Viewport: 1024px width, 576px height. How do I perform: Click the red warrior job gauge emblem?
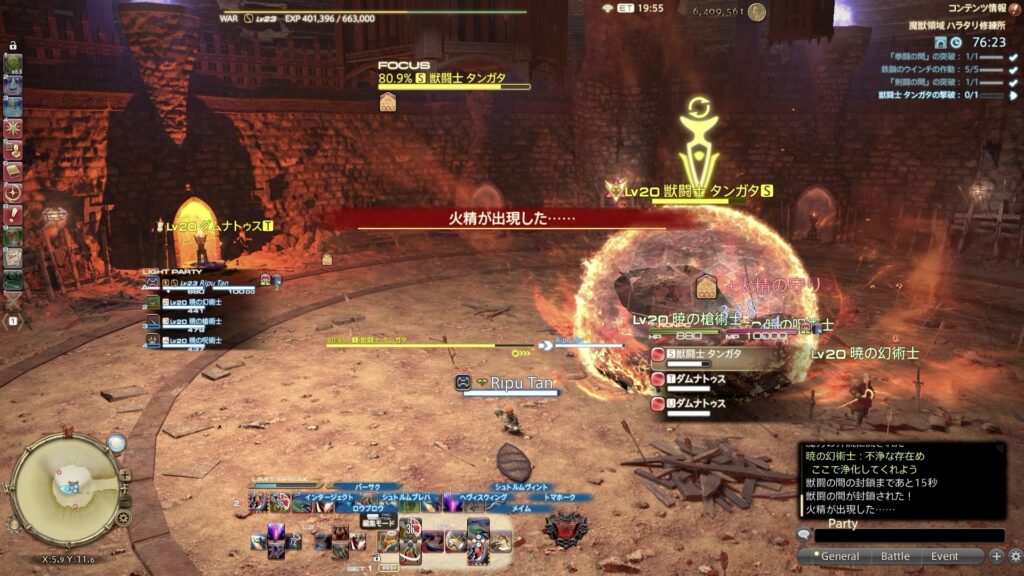click(563, 526)
